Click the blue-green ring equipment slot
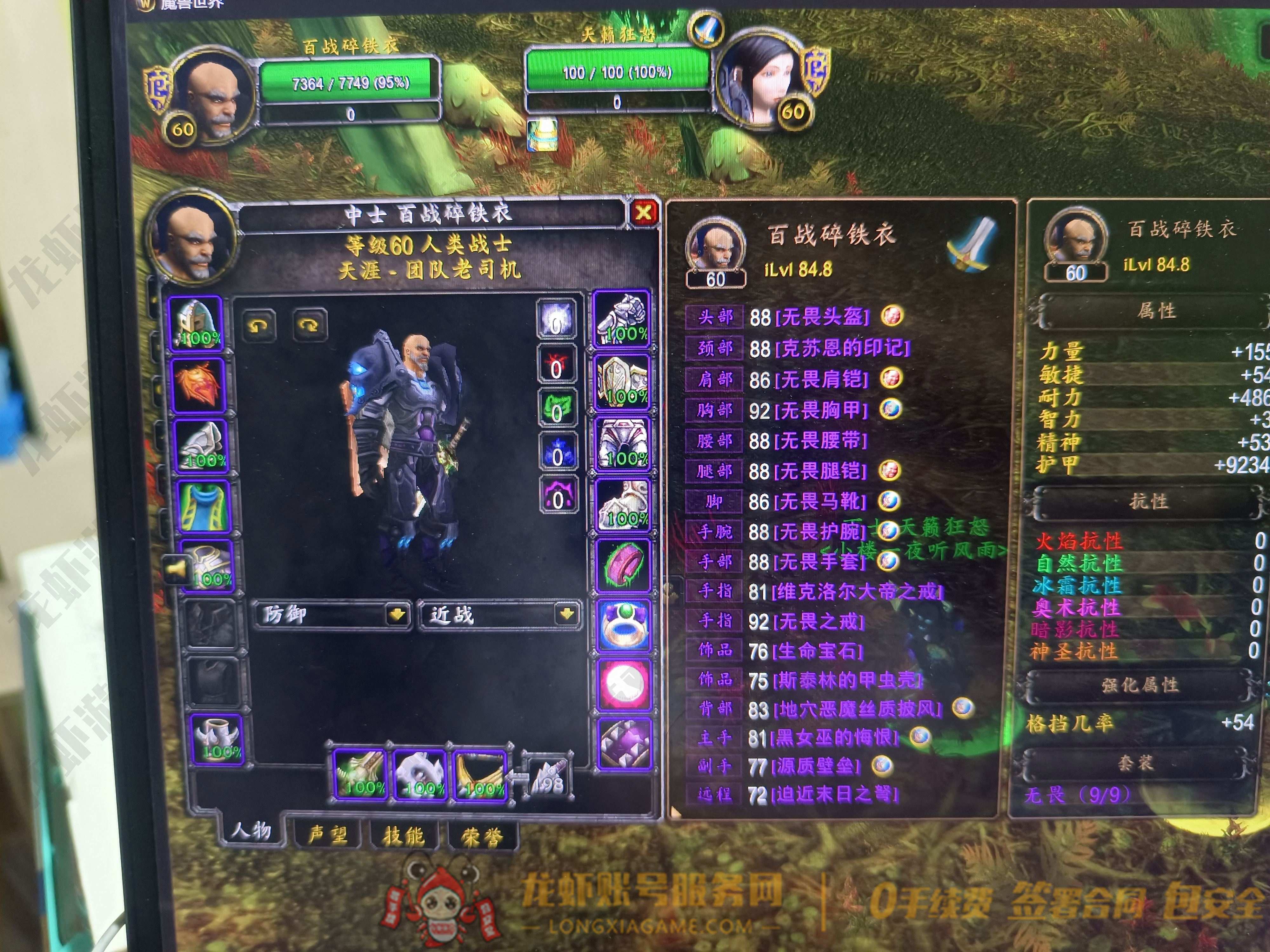Screen dimensions: 1270x952 [x=623, y=626]
